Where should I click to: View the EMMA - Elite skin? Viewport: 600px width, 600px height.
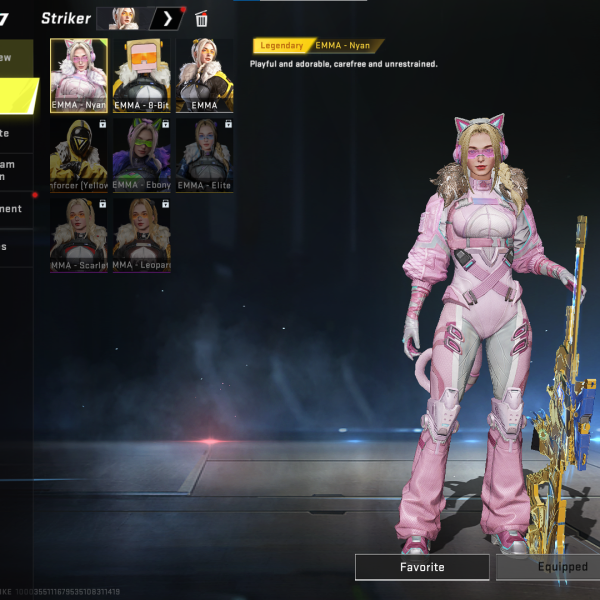point(204,154)
